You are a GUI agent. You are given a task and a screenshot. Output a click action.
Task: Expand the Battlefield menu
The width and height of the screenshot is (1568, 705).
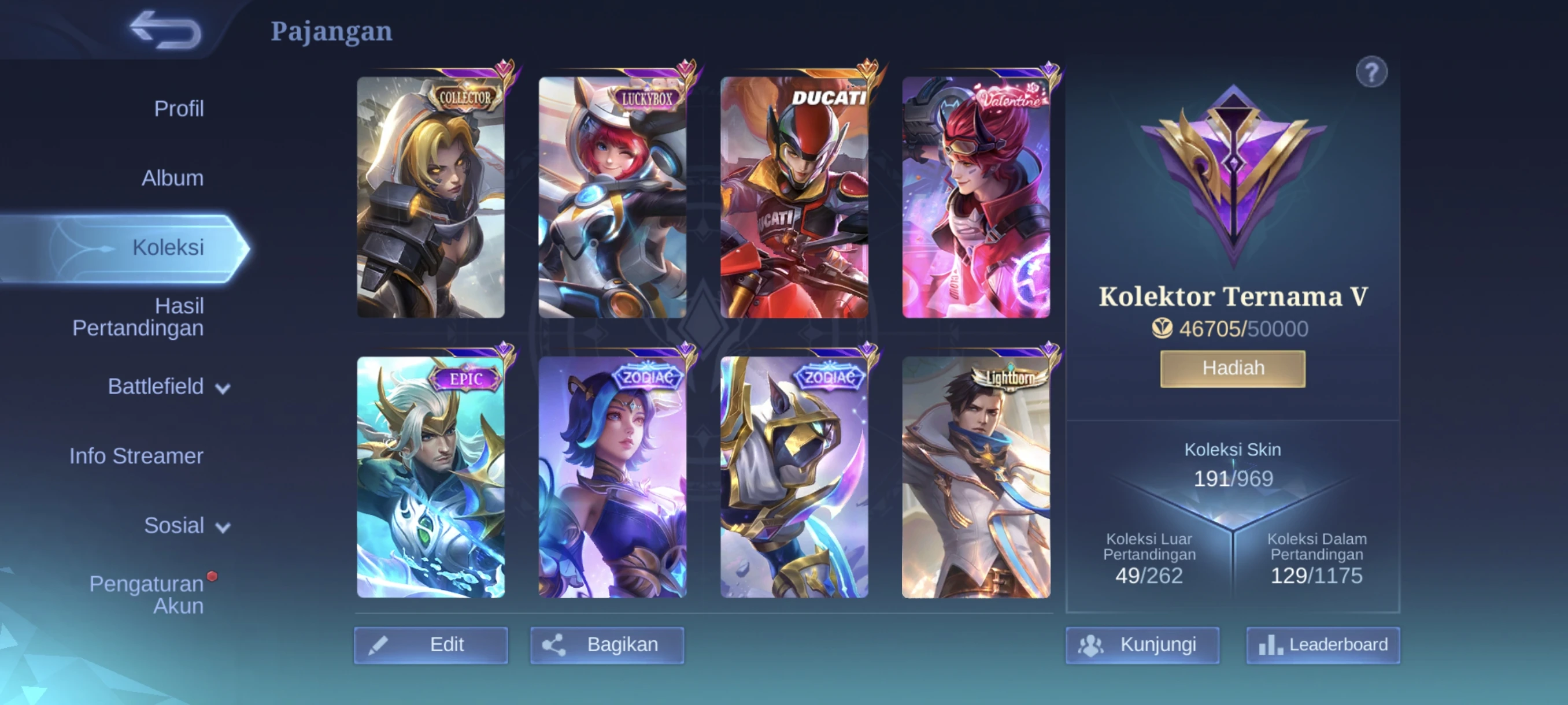tap(169, 387)
